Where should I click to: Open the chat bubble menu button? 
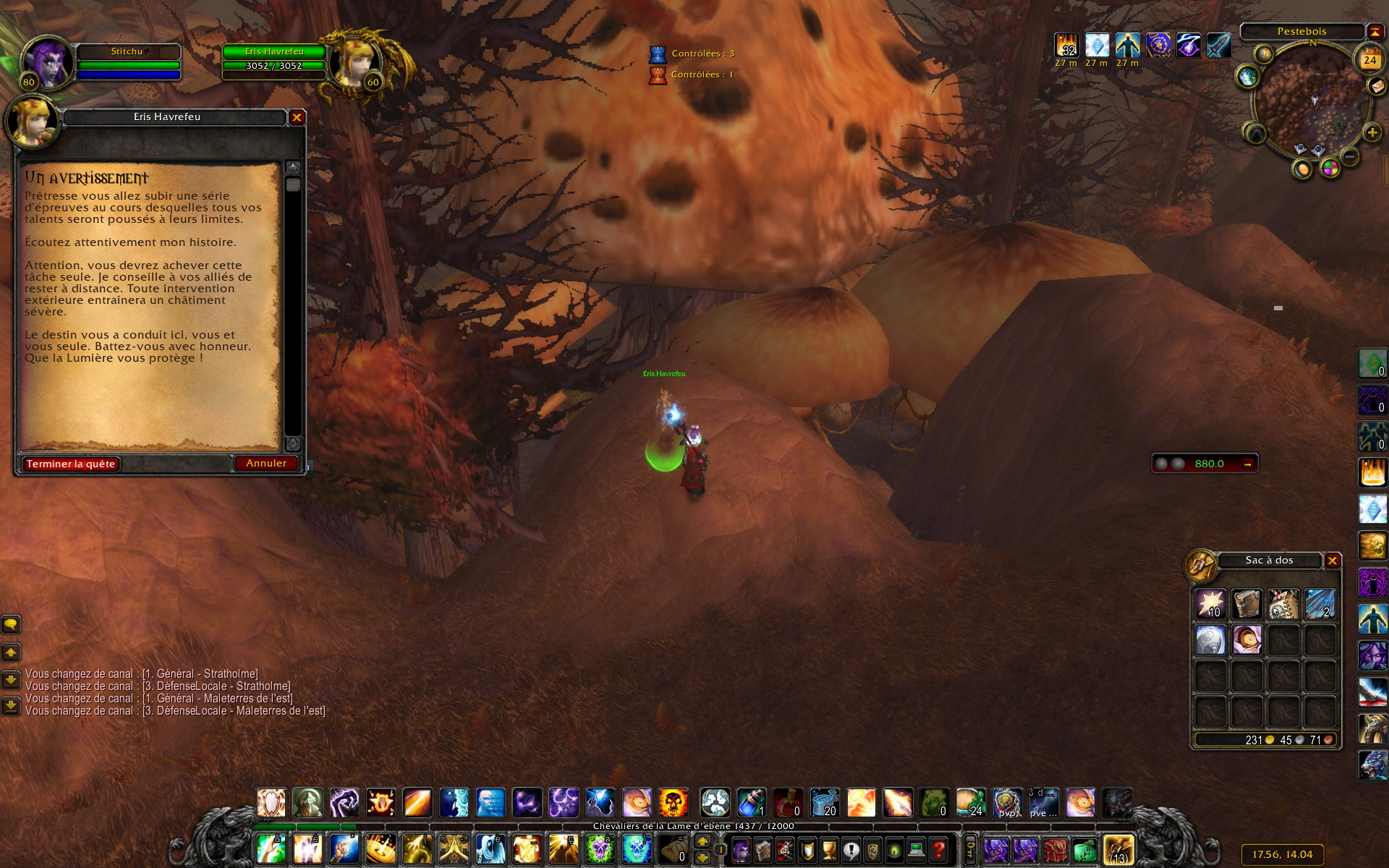coord(11,624)
